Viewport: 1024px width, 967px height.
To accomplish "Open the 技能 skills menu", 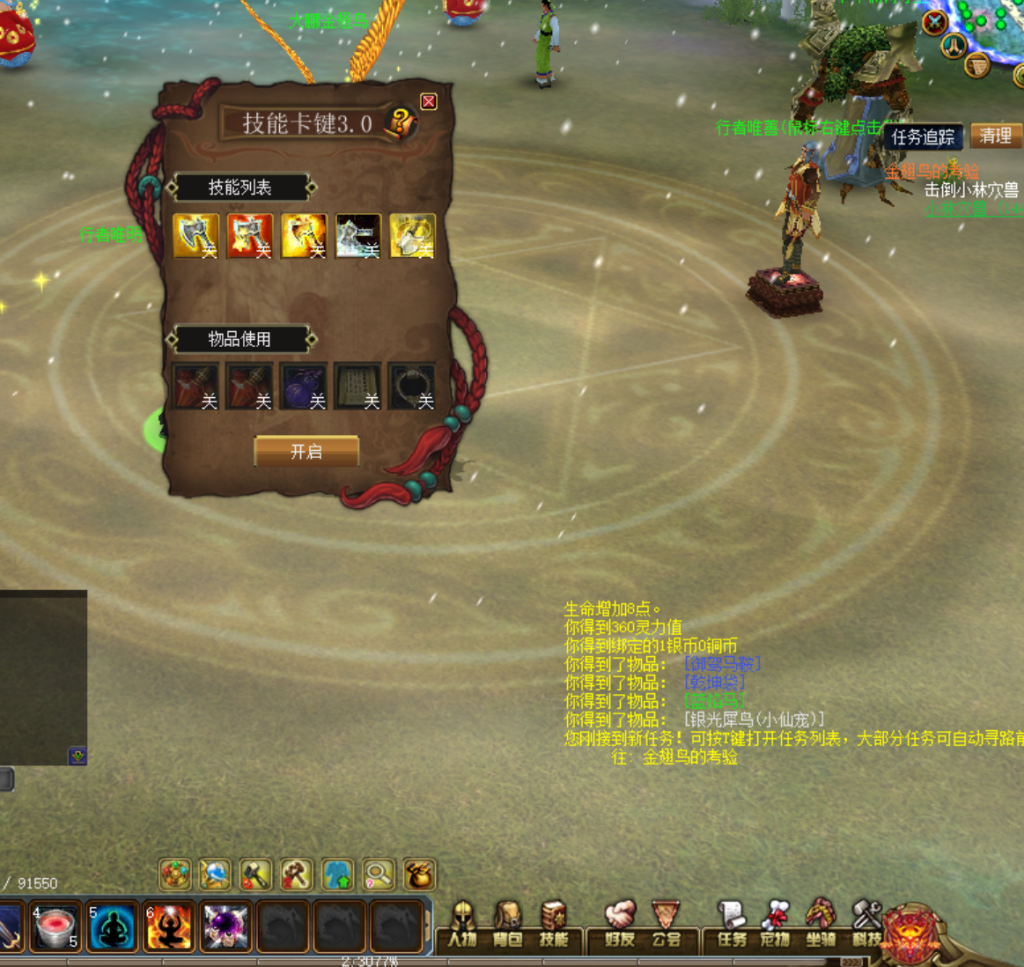I will [553, 925].
